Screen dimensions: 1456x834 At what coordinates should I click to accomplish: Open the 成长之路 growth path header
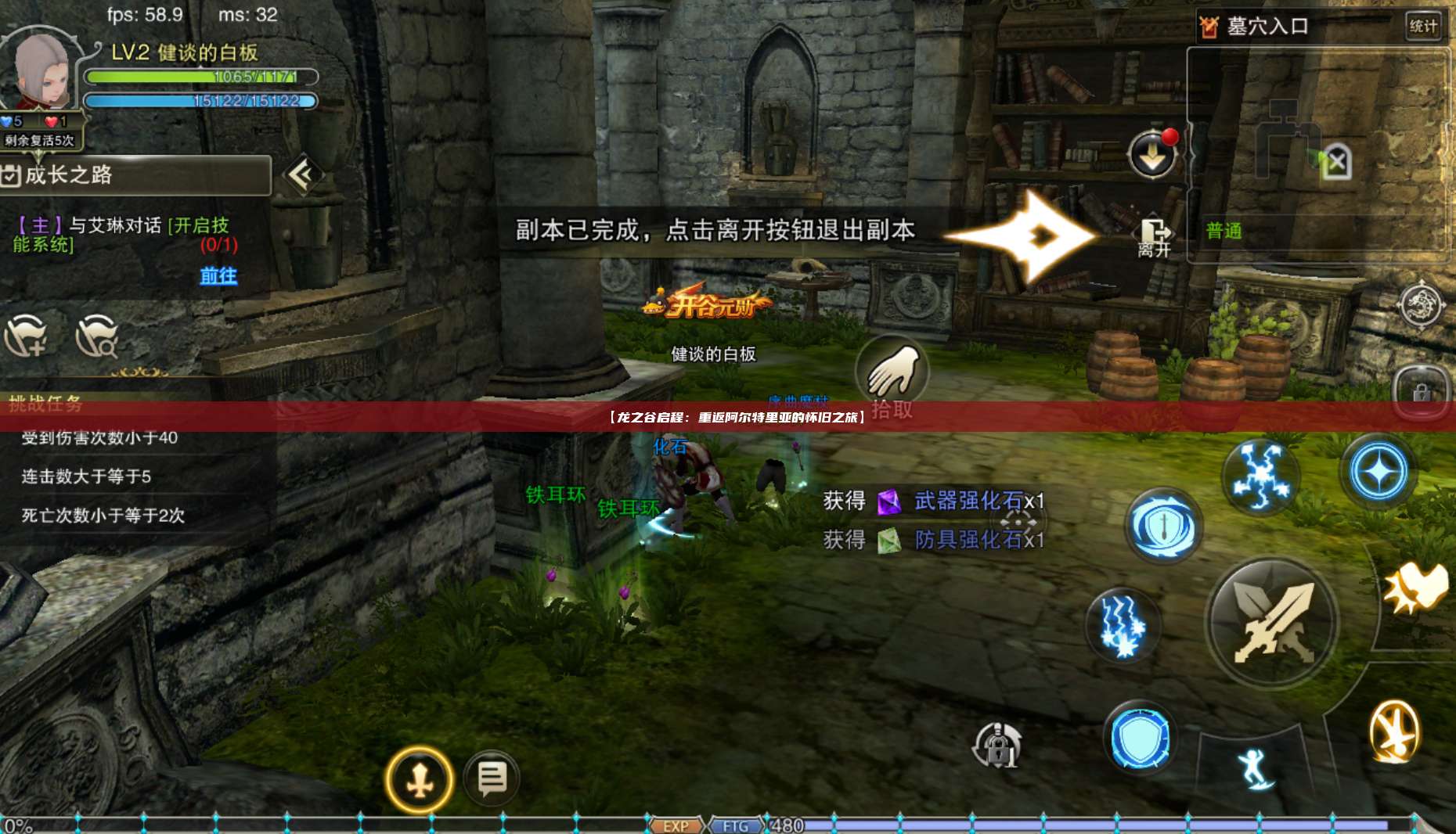click(x=133, y=174)
